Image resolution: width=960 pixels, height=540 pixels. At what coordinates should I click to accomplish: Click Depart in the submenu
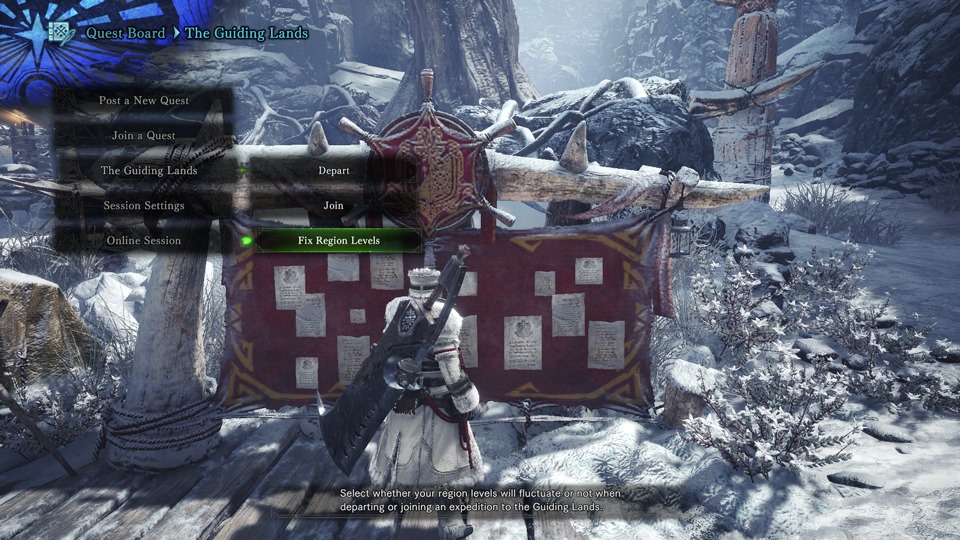334,171
